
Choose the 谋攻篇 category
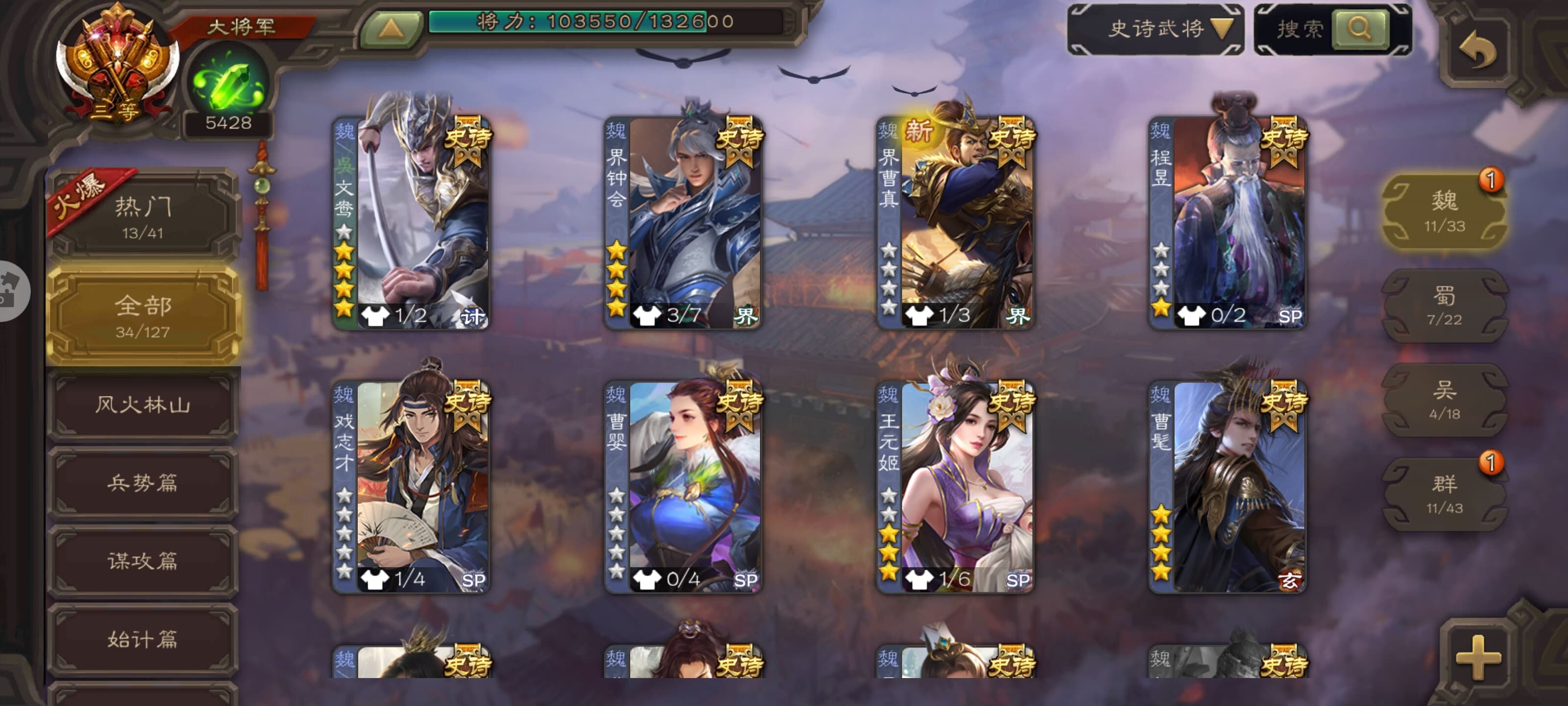(144, 560)
